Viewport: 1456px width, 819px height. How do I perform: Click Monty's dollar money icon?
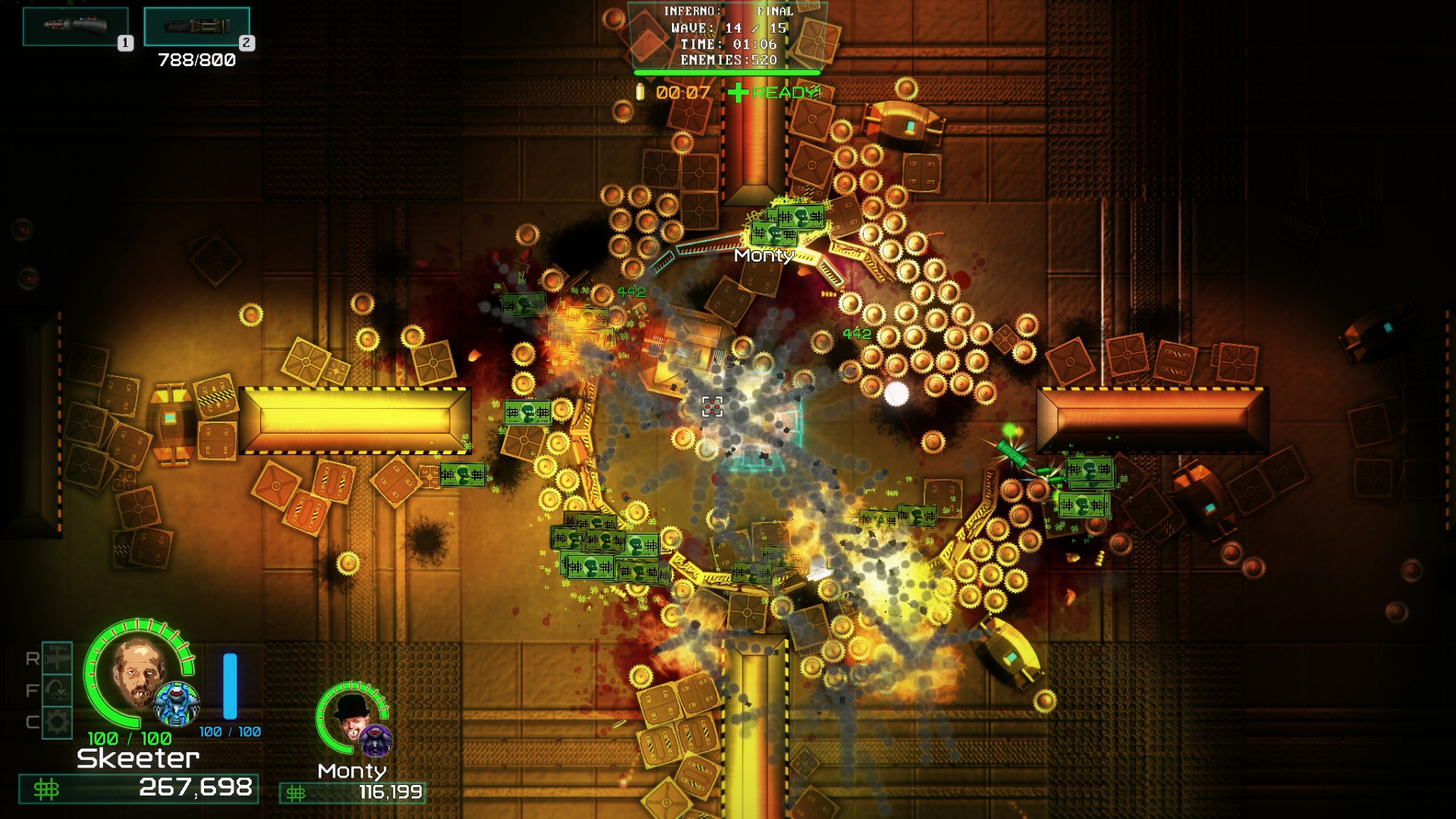[294, 795]
